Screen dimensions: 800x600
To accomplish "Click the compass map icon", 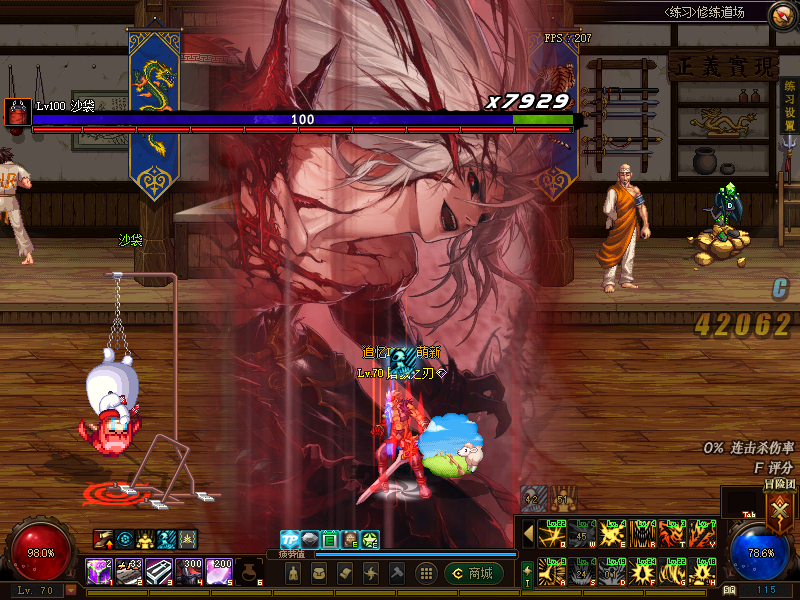I will click(x=784, y=15).
